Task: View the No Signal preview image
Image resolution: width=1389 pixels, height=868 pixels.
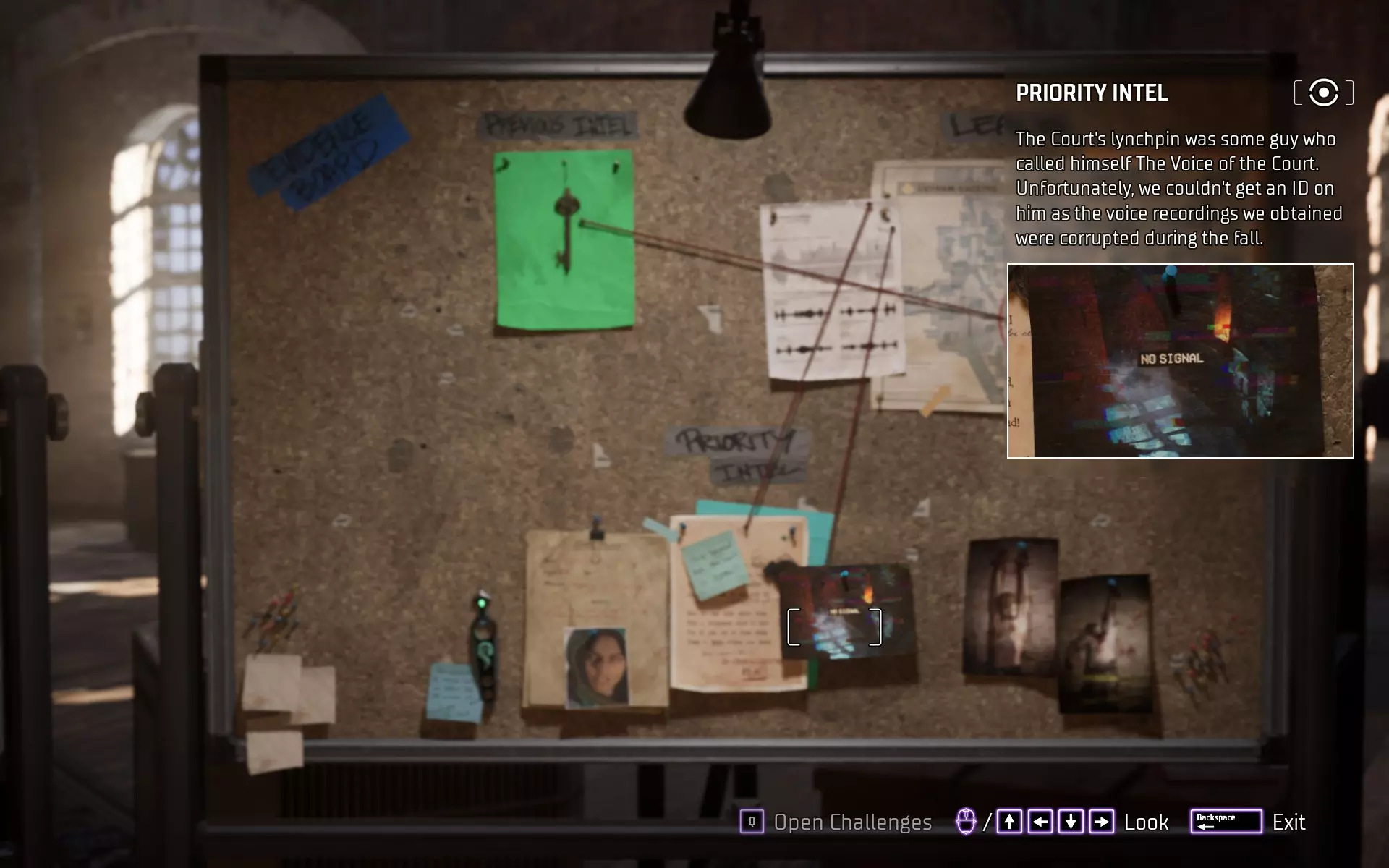Action: point(1180,361)
